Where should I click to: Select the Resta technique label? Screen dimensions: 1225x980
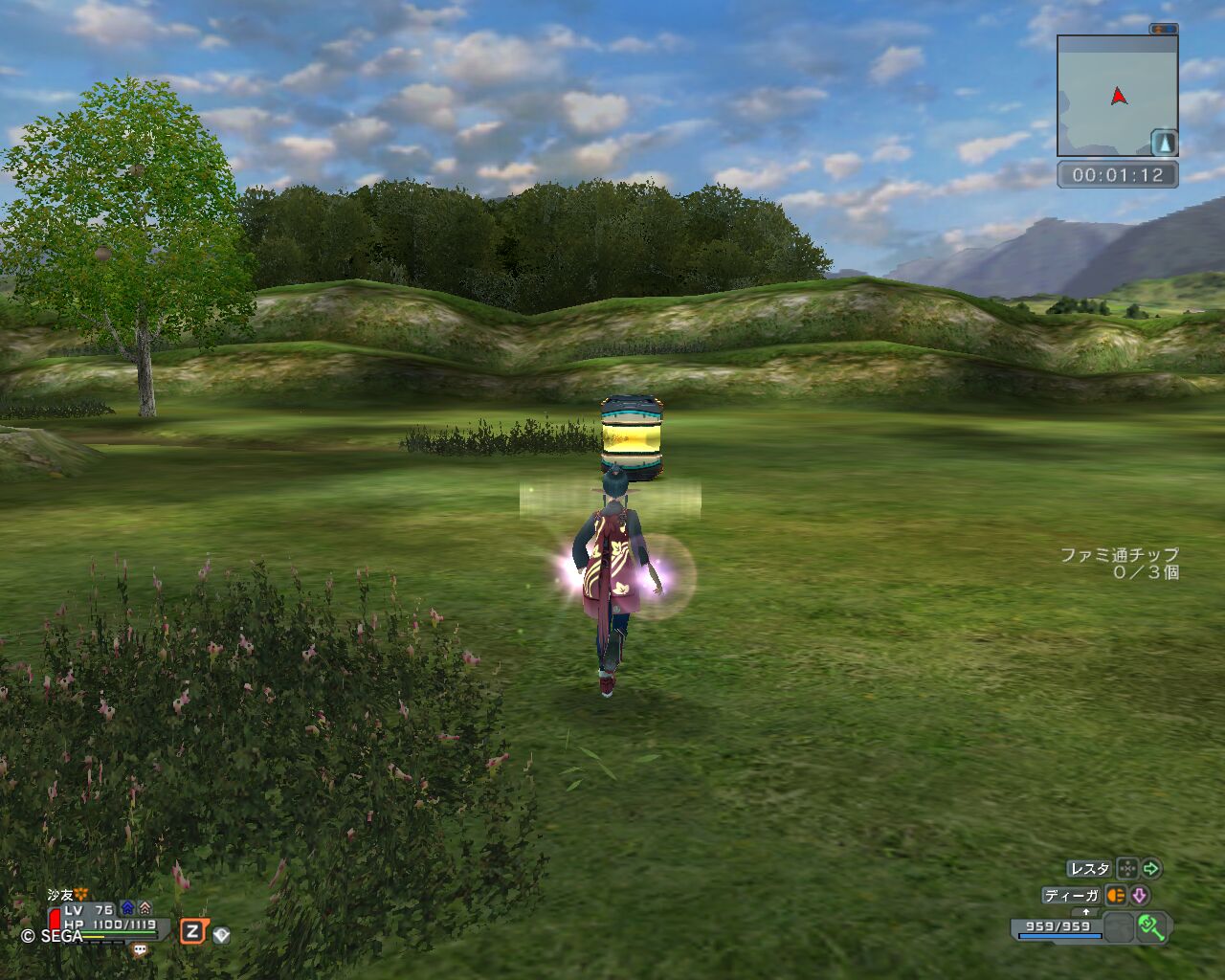1090,869
